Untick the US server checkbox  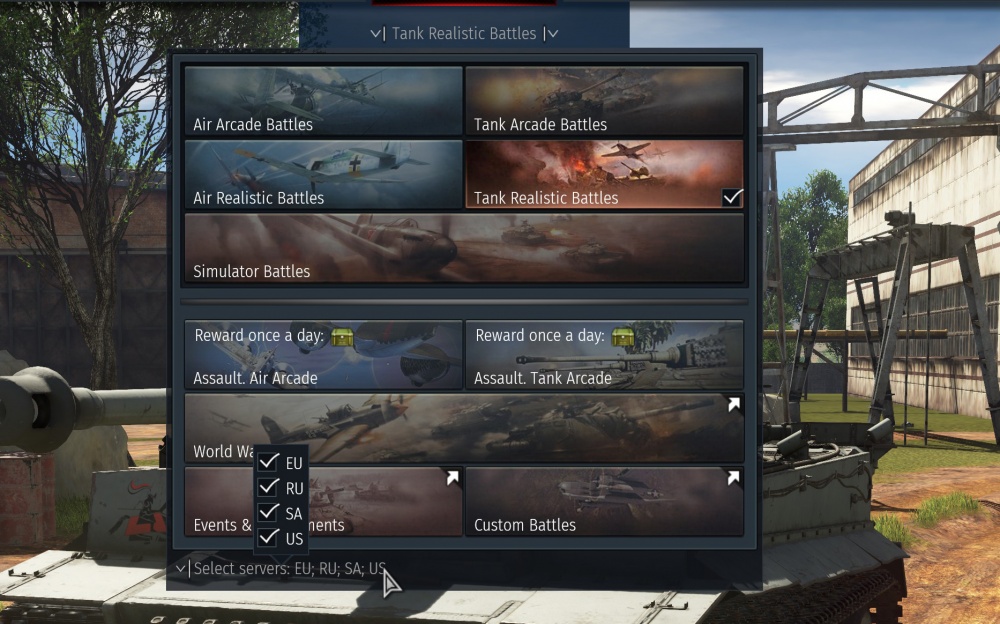[268, 538]
